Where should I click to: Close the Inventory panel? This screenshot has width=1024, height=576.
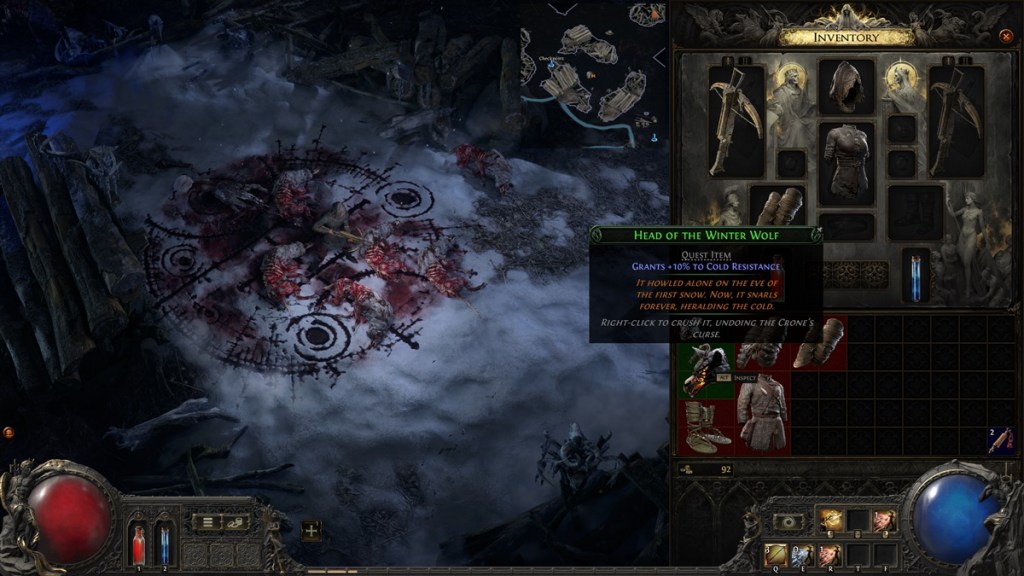tap(1006, 36)
